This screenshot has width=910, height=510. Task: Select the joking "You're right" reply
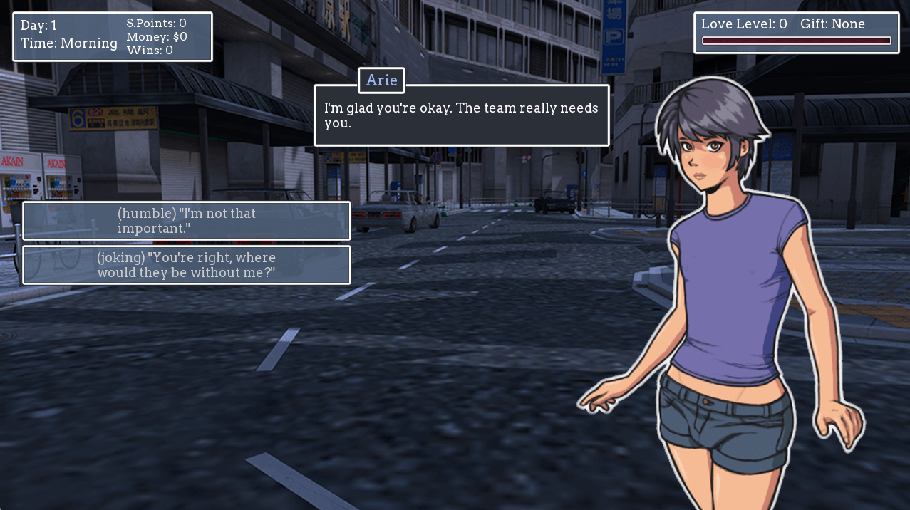pyautogui.click(x=186, y=265)
